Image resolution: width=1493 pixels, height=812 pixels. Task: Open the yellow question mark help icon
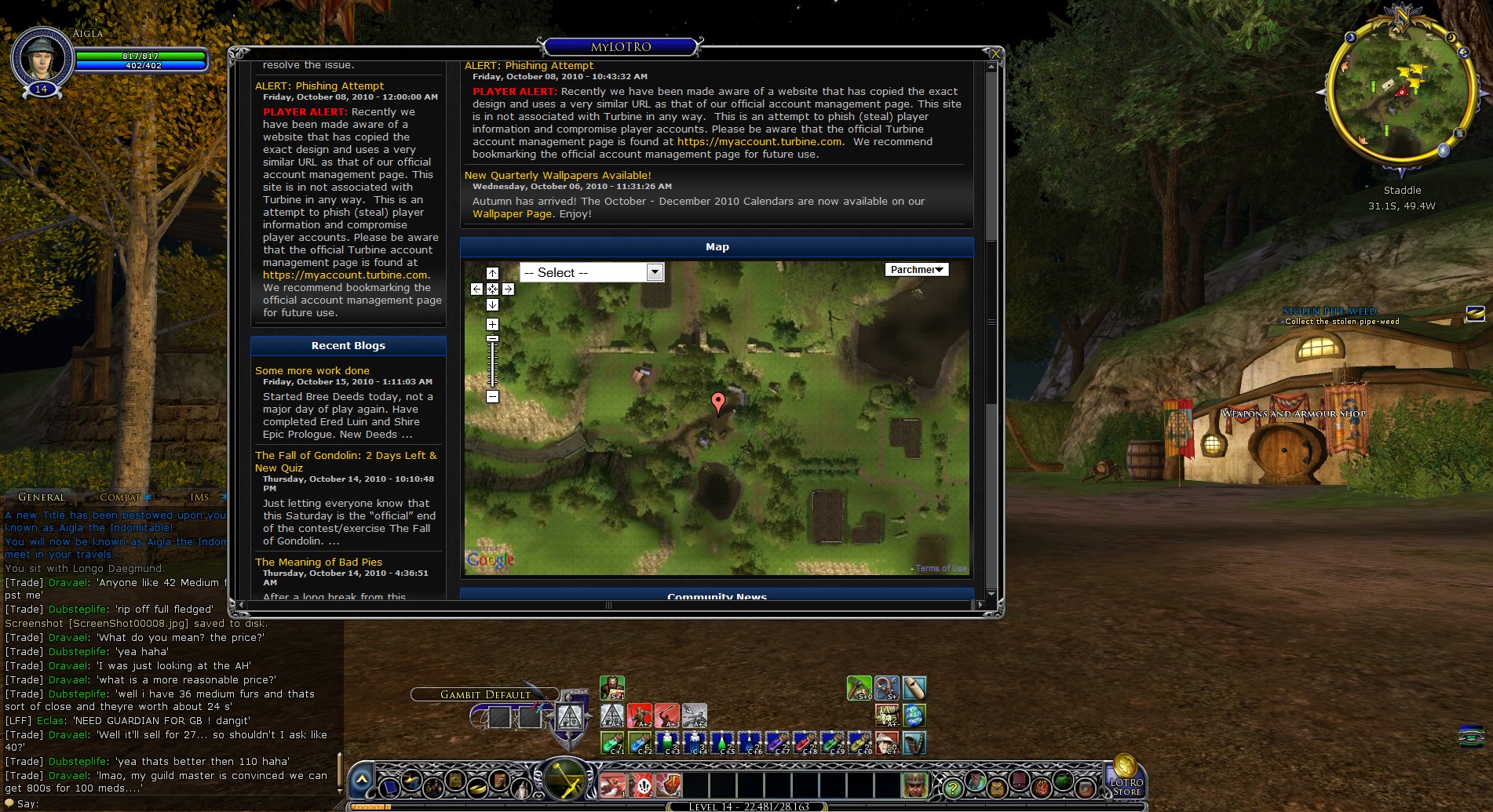[952, 787]
